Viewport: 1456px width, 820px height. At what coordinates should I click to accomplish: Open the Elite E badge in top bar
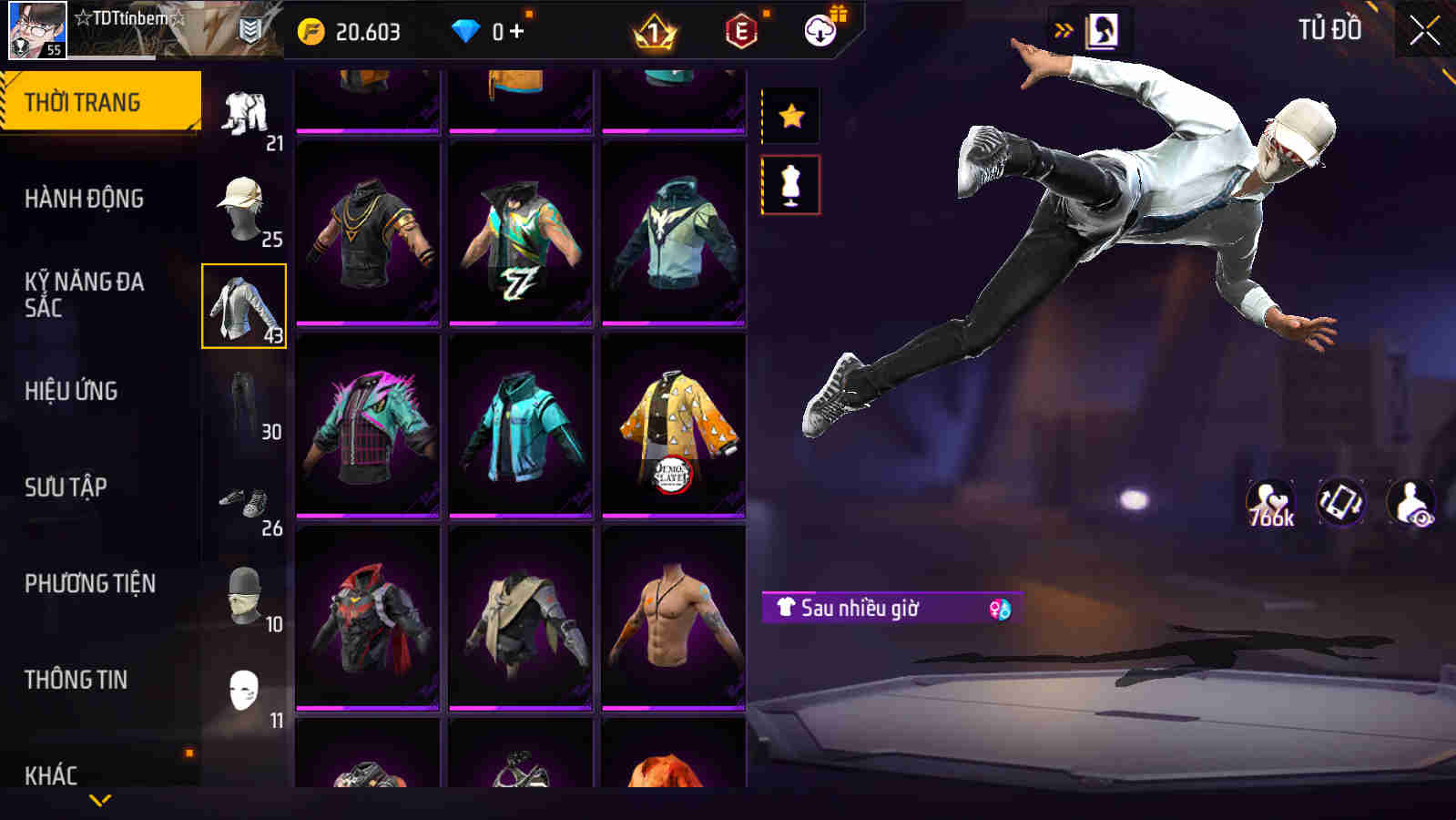[743, 30]
